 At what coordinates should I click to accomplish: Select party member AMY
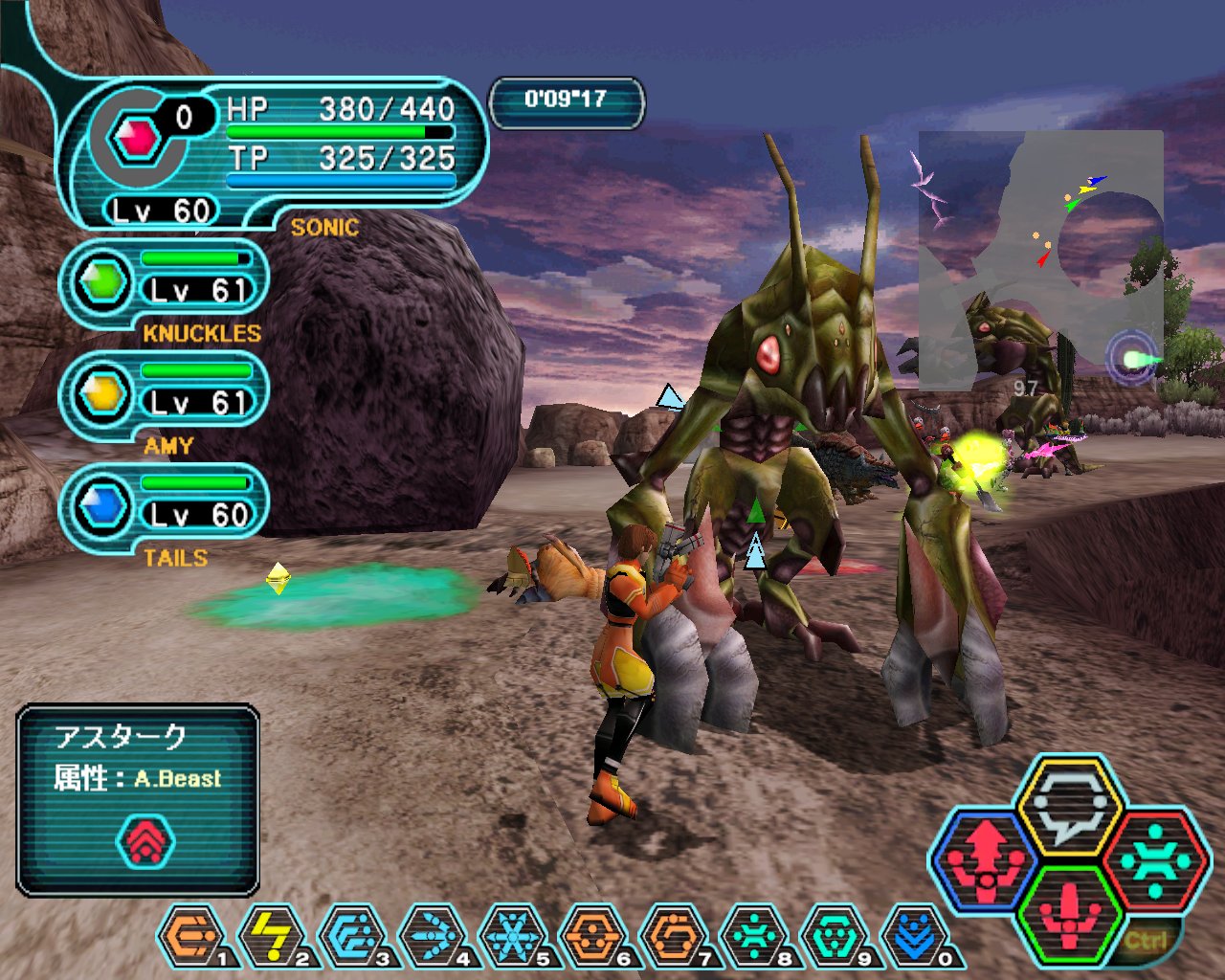coord(165,395)
